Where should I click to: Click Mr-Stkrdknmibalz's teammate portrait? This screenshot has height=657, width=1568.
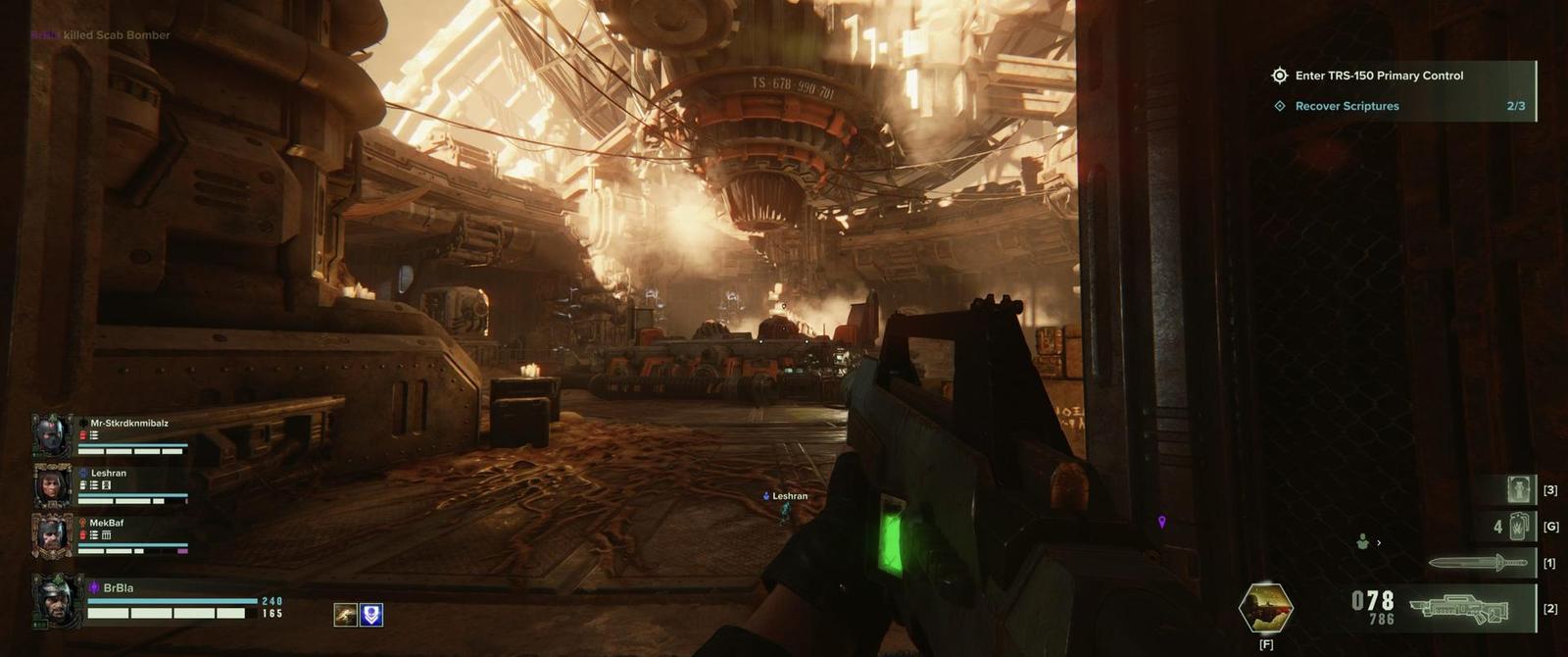click(x=51, y=435)
